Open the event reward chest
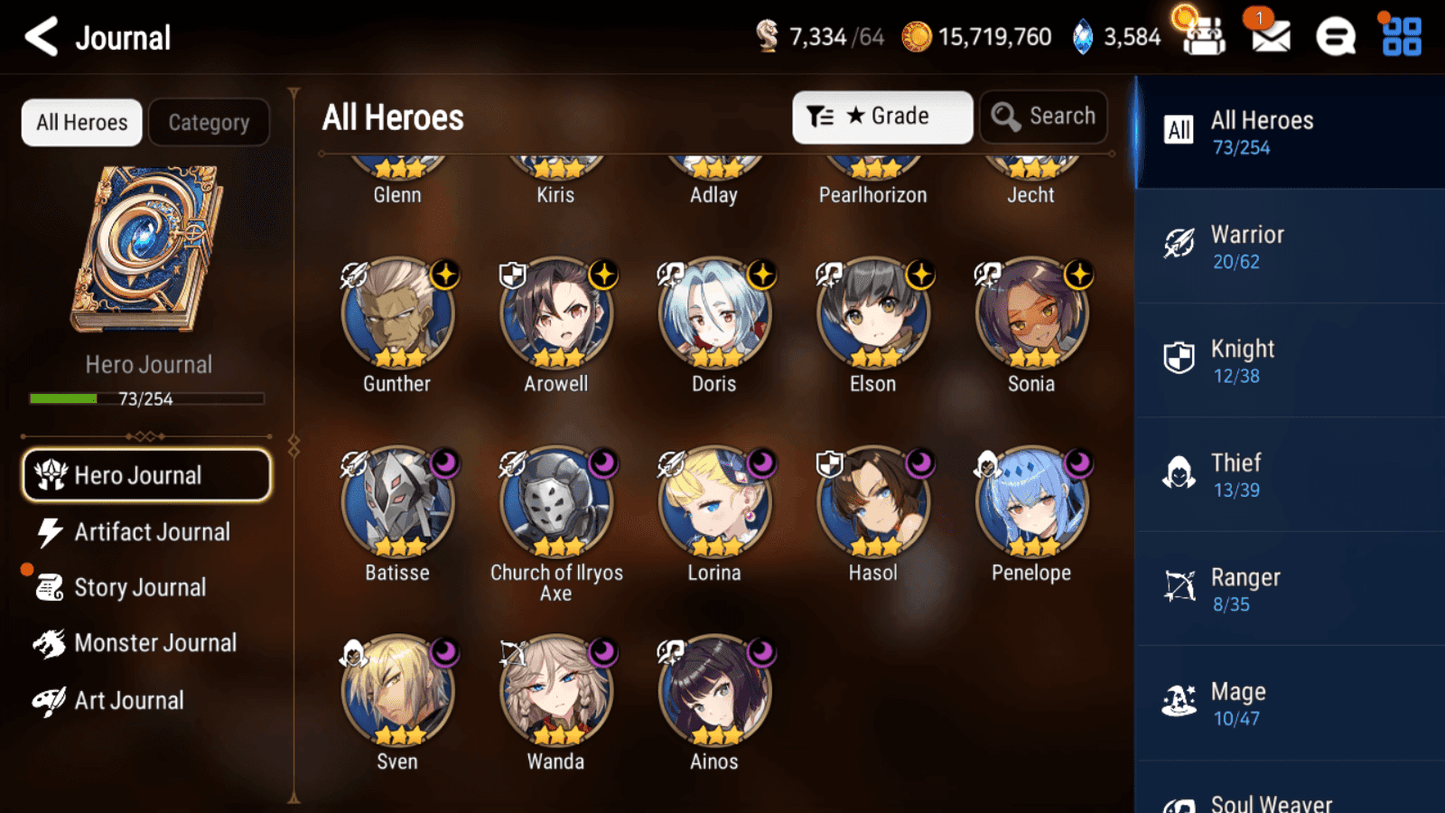Image resolution: width=1445 pixels, height=813 pixels. click(1203, 36)
